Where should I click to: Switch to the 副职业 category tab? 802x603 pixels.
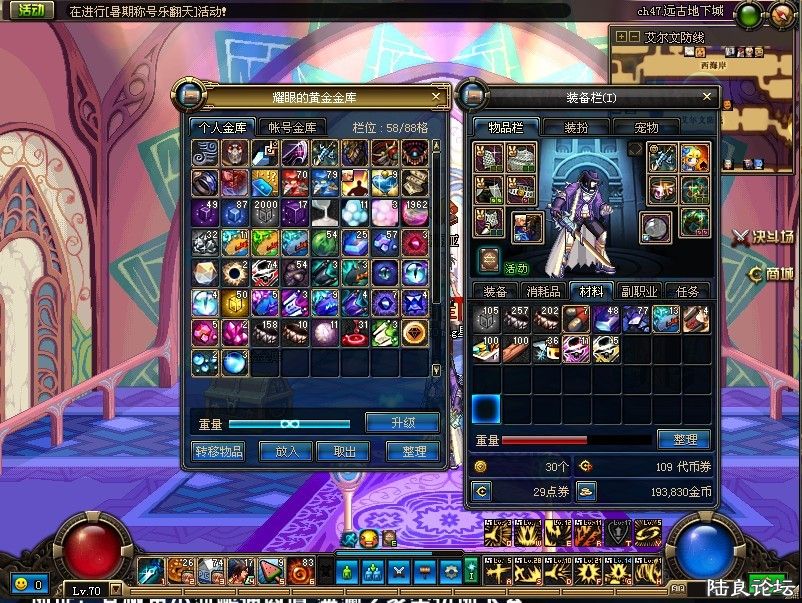[x=639, y=291]
